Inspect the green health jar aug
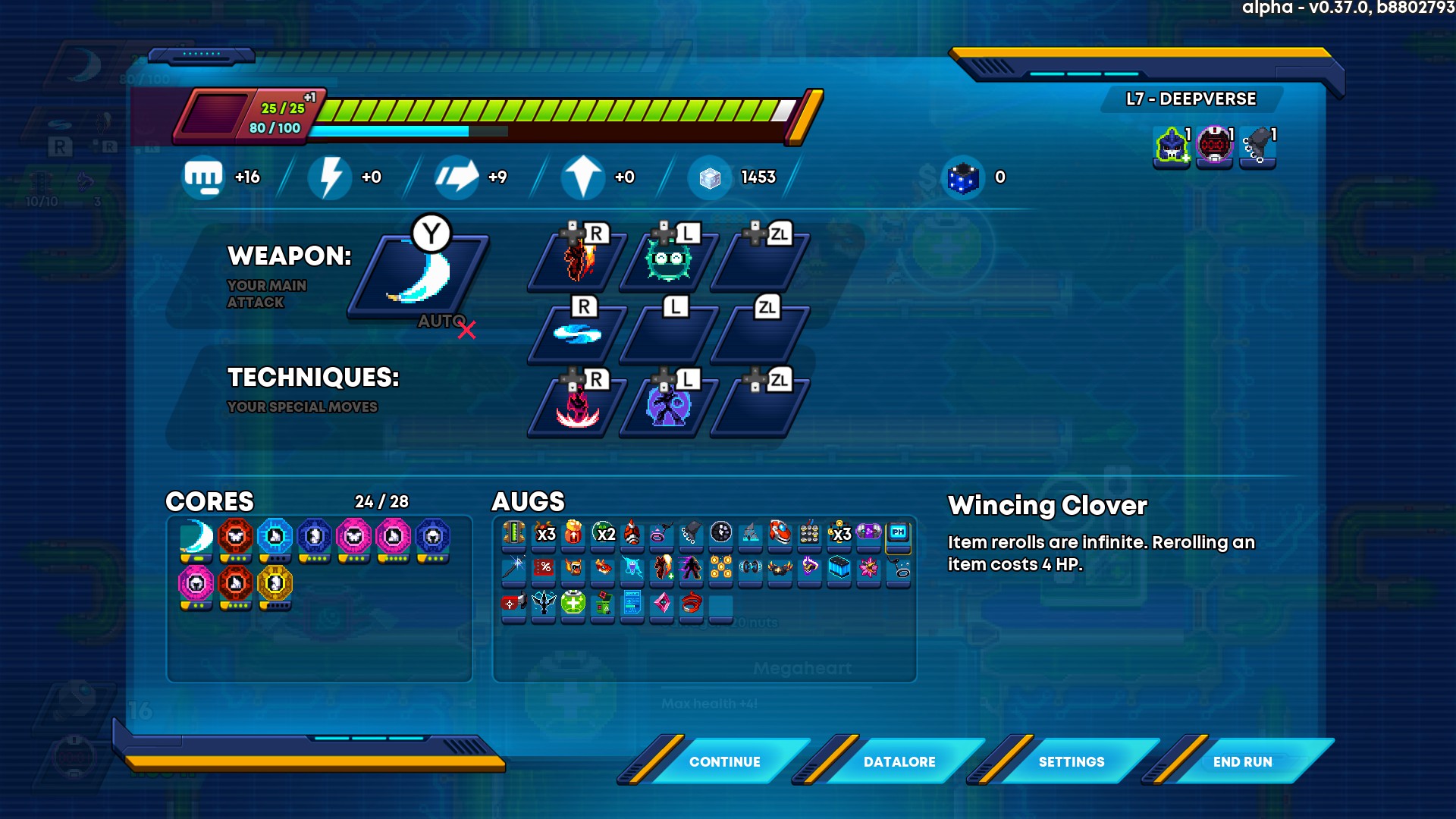 (573, 604)
